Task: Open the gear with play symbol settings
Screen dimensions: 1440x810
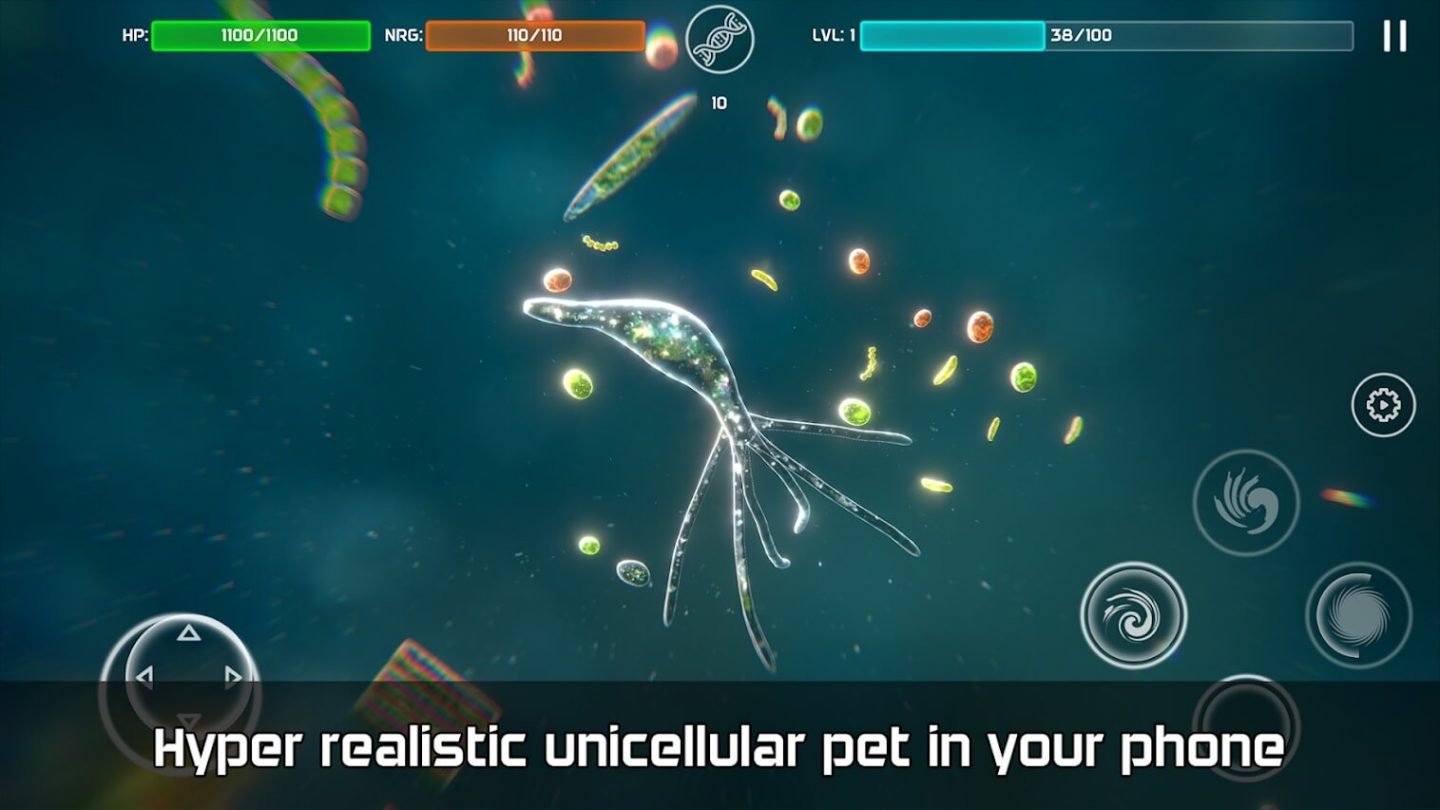Action: click(x=1383, y=405)
